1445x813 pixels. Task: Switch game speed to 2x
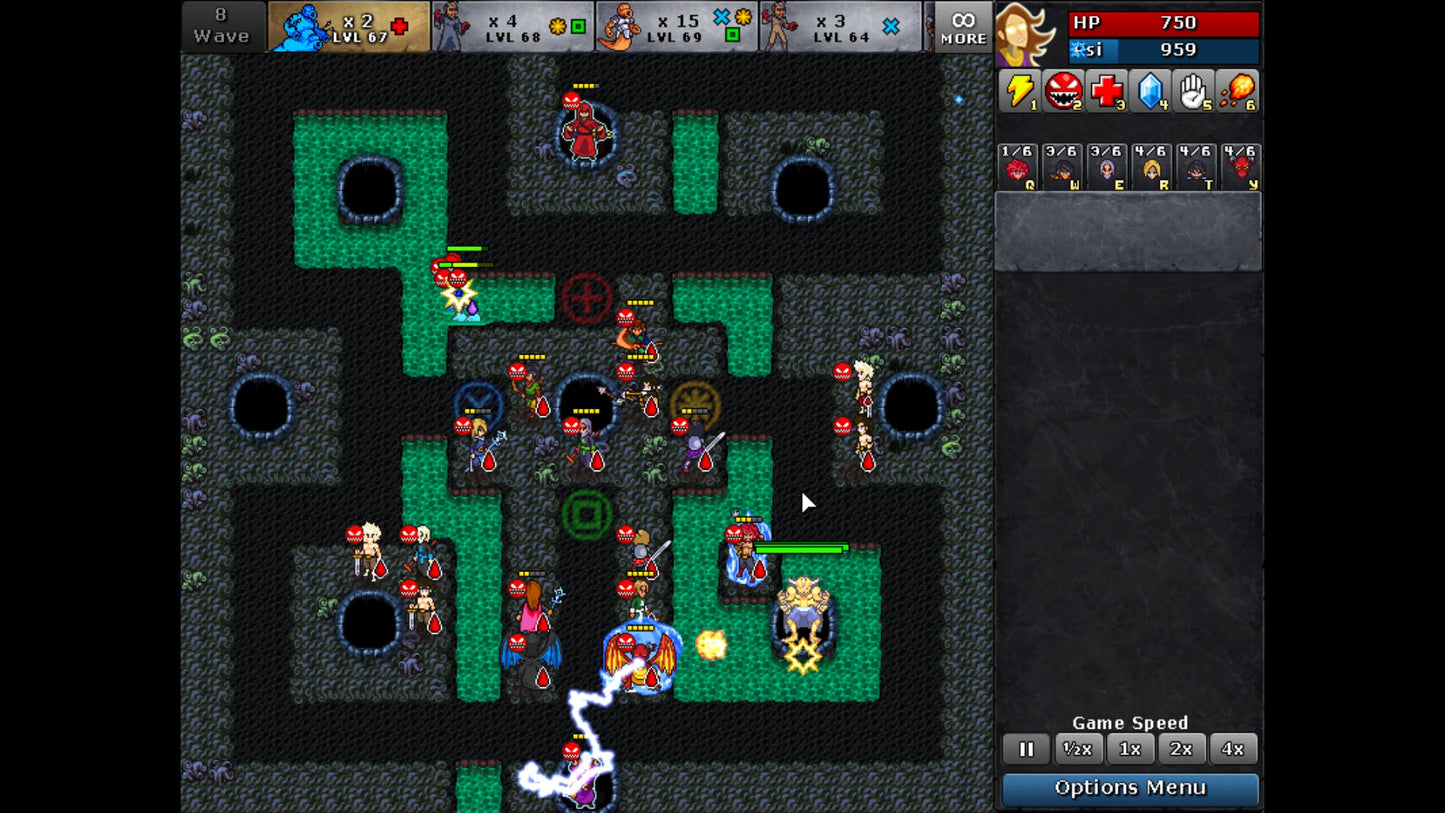pos(1181,749)
